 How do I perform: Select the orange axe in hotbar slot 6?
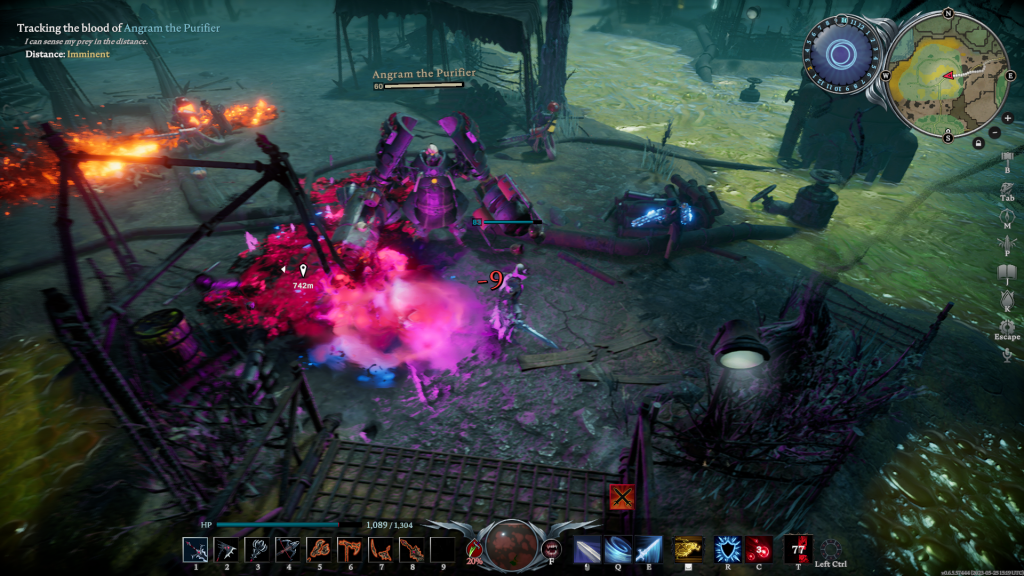tap(350, 549)
